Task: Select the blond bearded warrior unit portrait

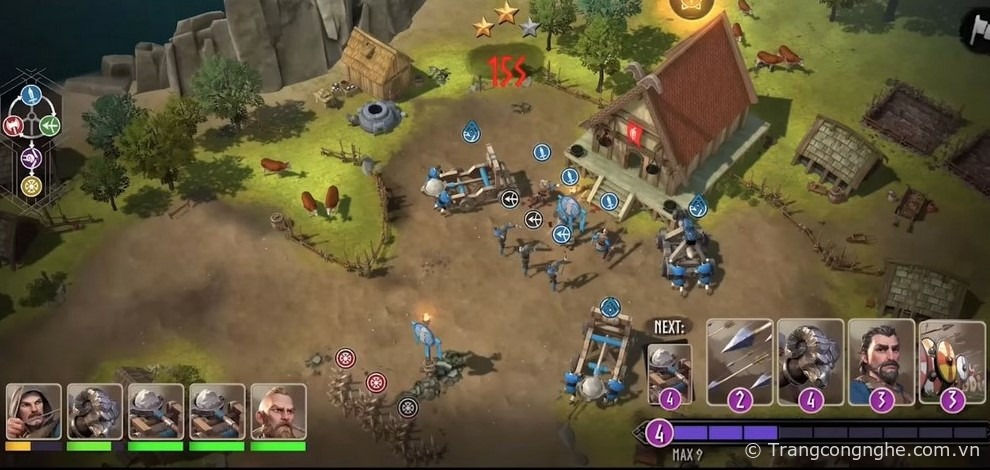Action: (278, 411)
